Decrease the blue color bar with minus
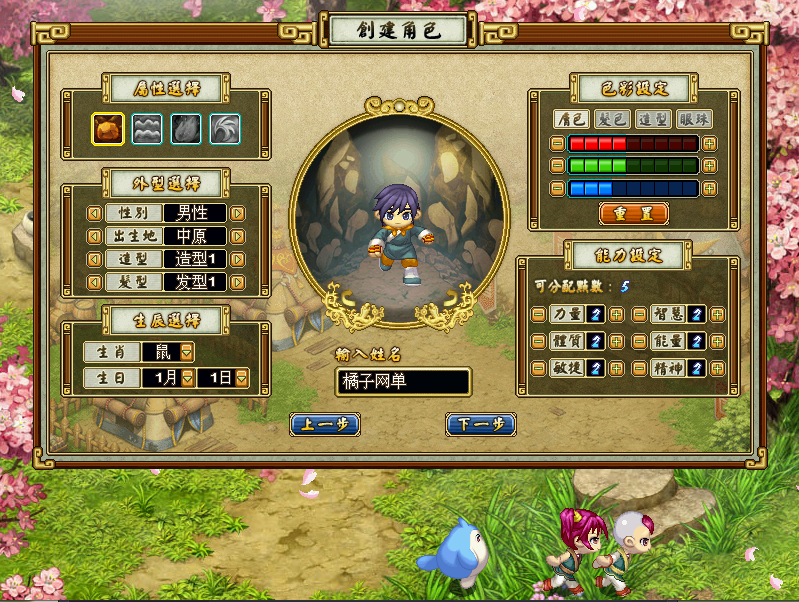This screenshot has width=799, height=602. [x=557, y=188]
